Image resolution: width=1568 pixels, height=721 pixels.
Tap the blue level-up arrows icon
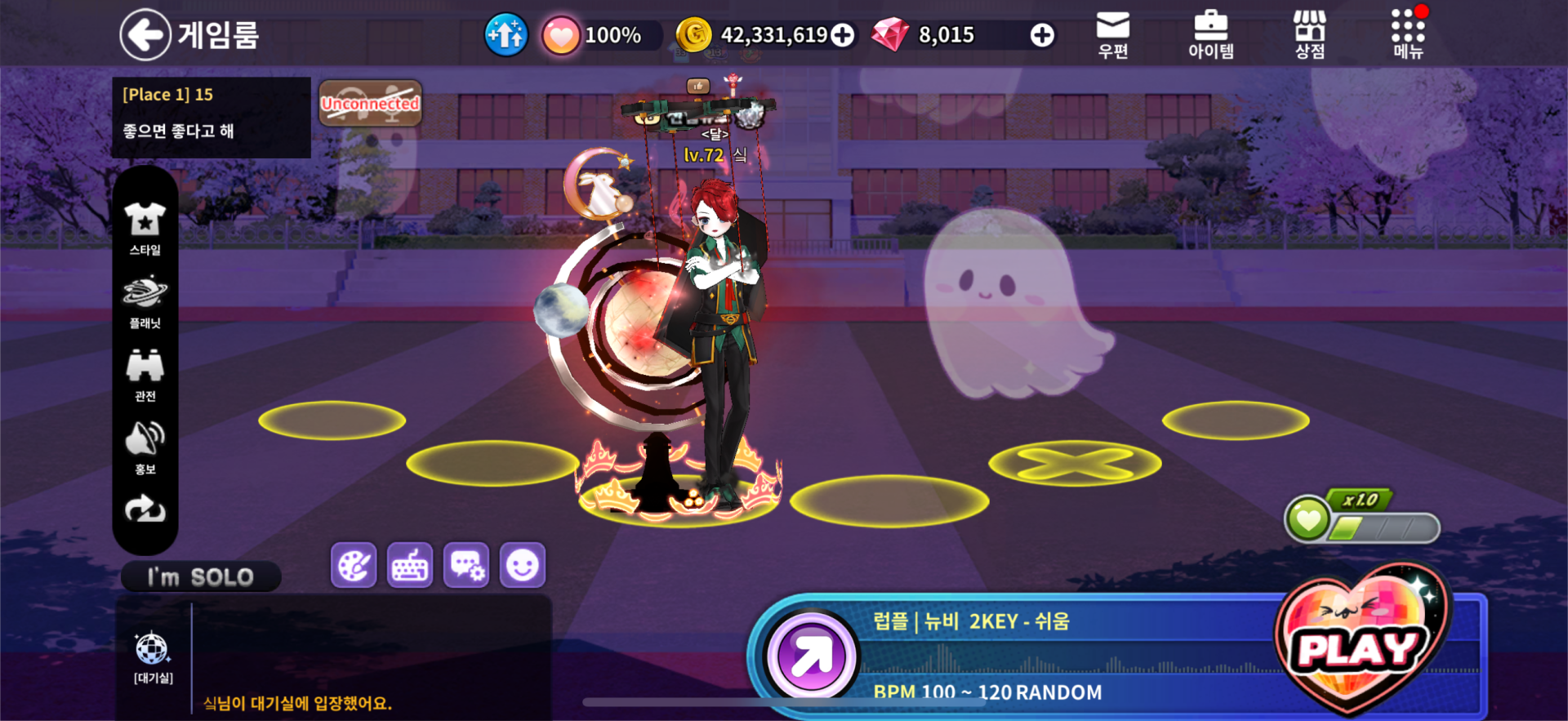pyautogui.click(x=506, y=35)
